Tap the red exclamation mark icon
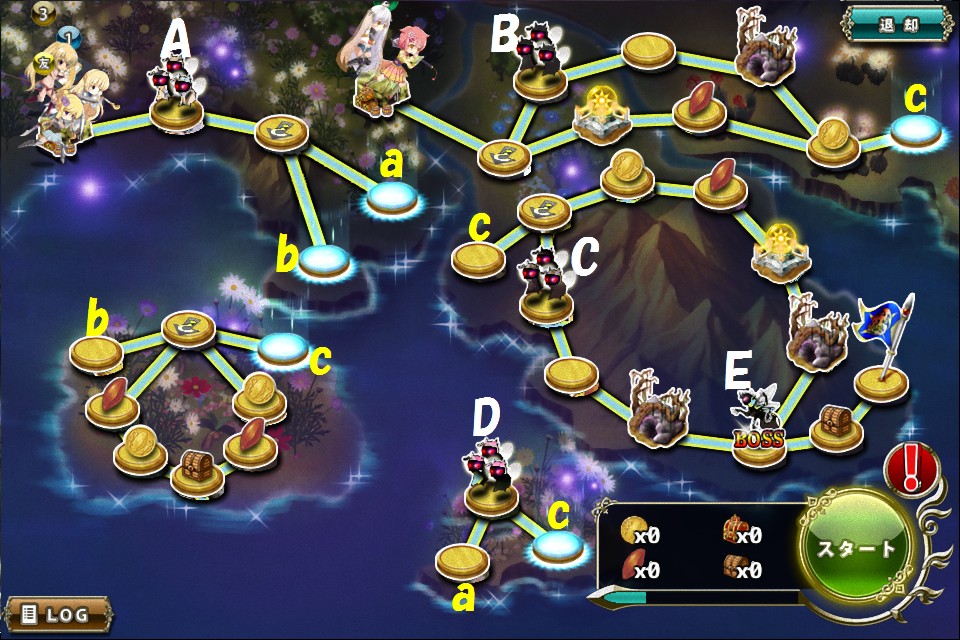The height and width of the screenshot is (640, 960). [911, 468]
